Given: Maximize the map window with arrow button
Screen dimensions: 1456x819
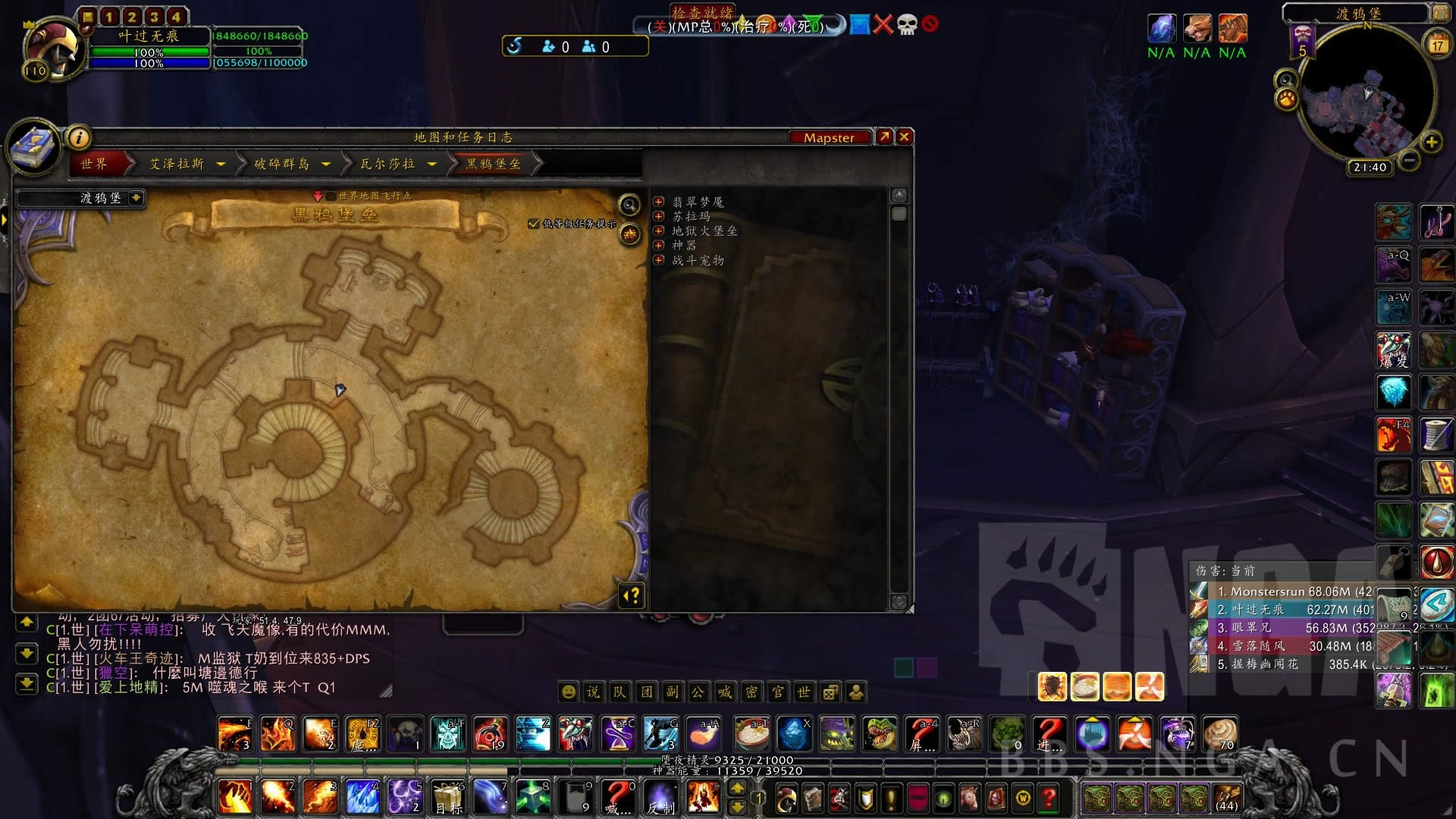Looking at the screenshot, I should [x=883, y=137].
